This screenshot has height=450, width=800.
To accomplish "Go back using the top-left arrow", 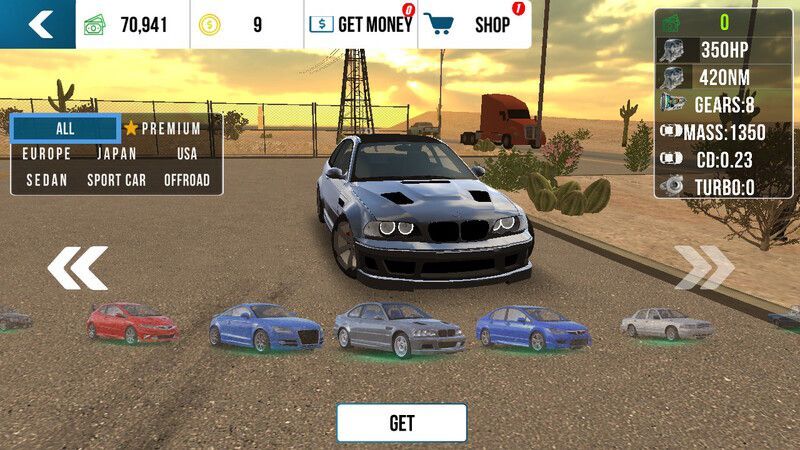I will [x=38, y=24].
